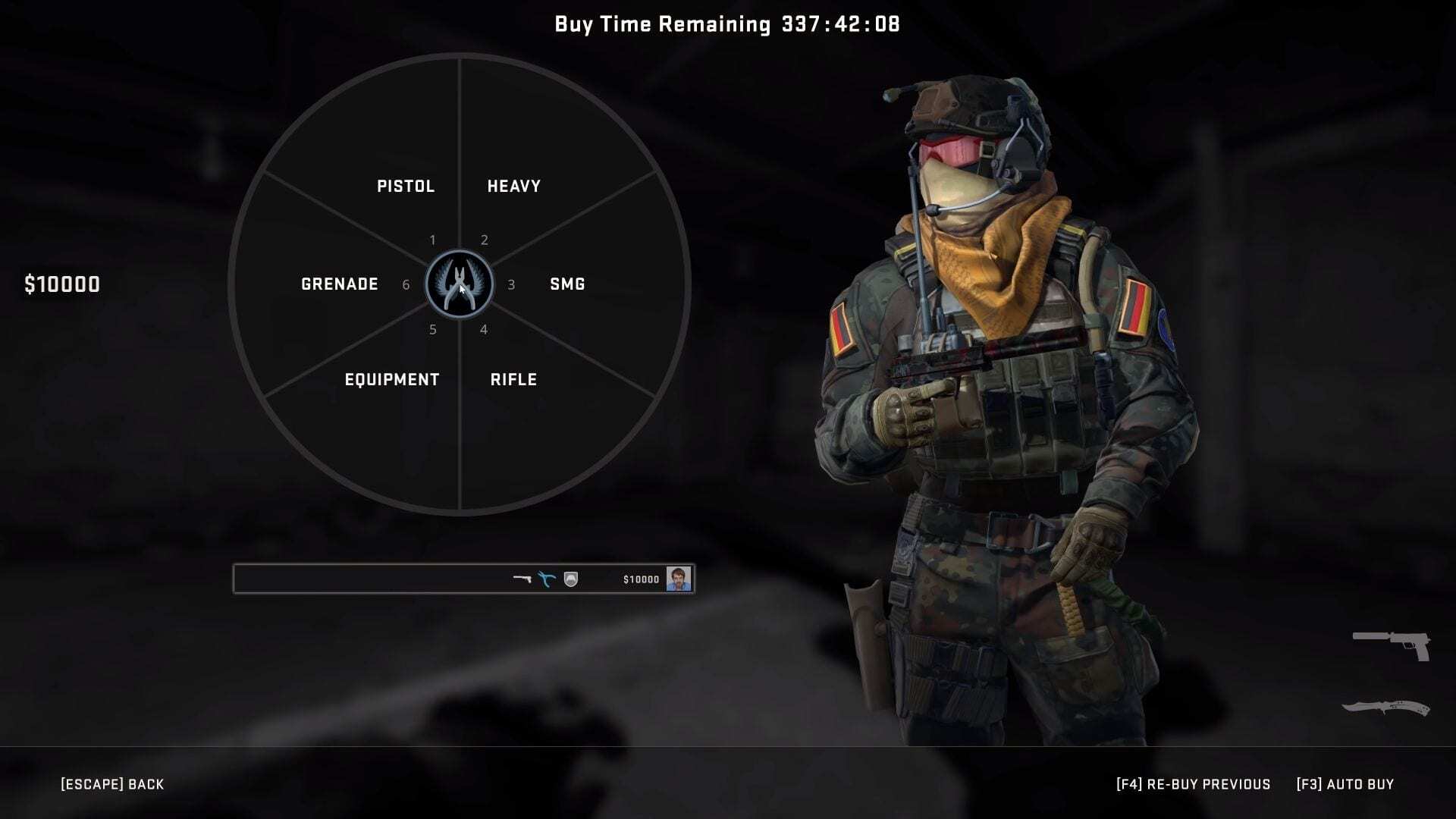This screenshot has width=1456, height=819.
Task: Open the Pistol buy category
Action: pos(406,187)
